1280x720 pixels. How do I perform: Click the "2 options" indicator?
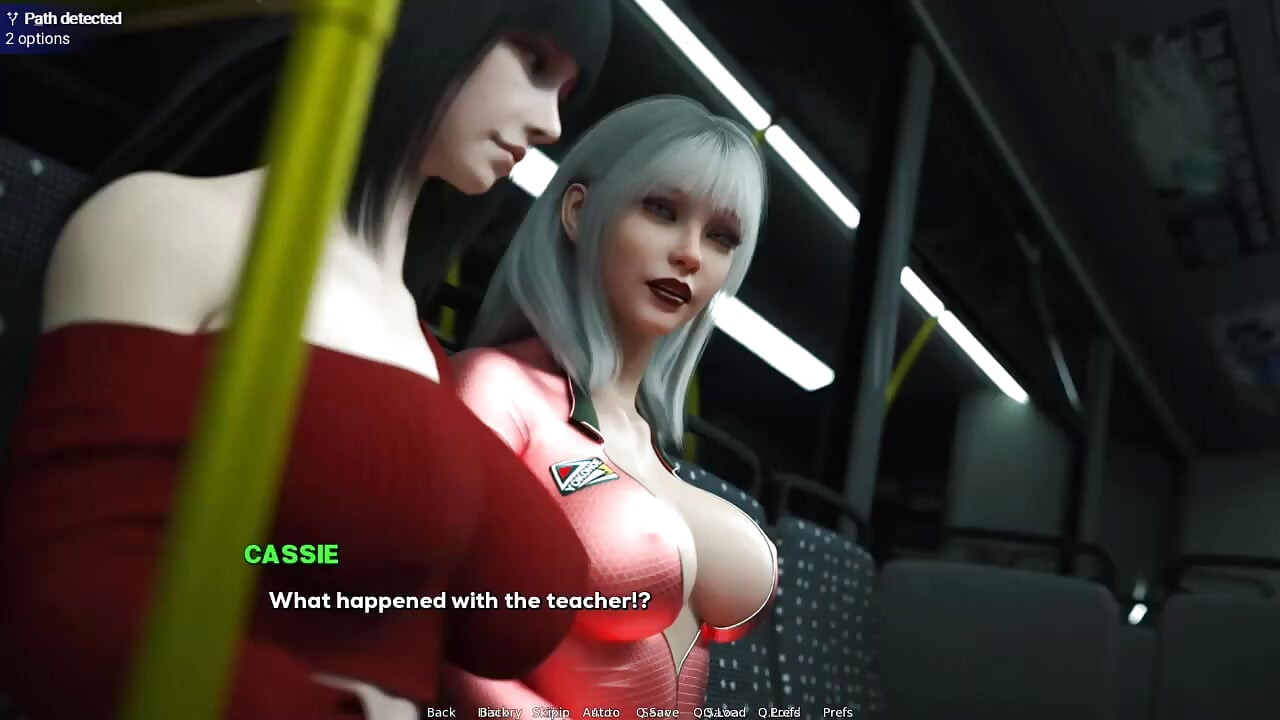[x=37, y=38]
